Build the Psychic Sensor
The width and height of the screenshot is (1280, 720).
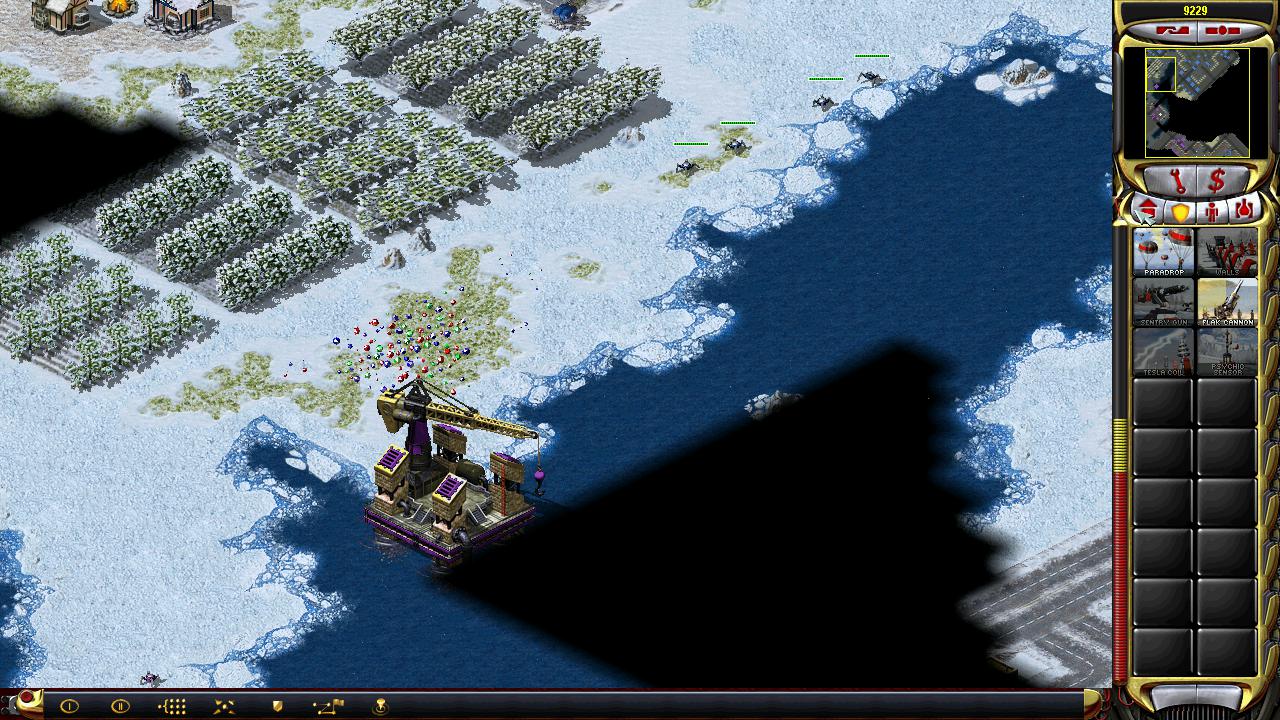point(1227,352)
